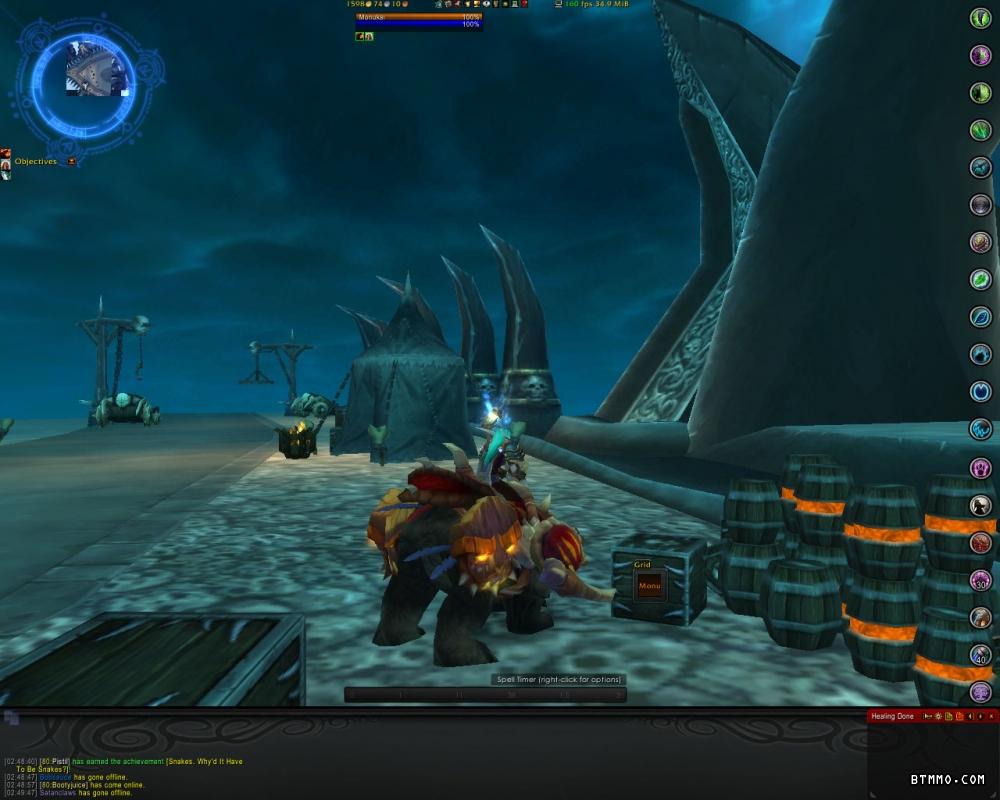Click the chat log message area
This screenshot has height=800, width=1000.
(150, 777)
